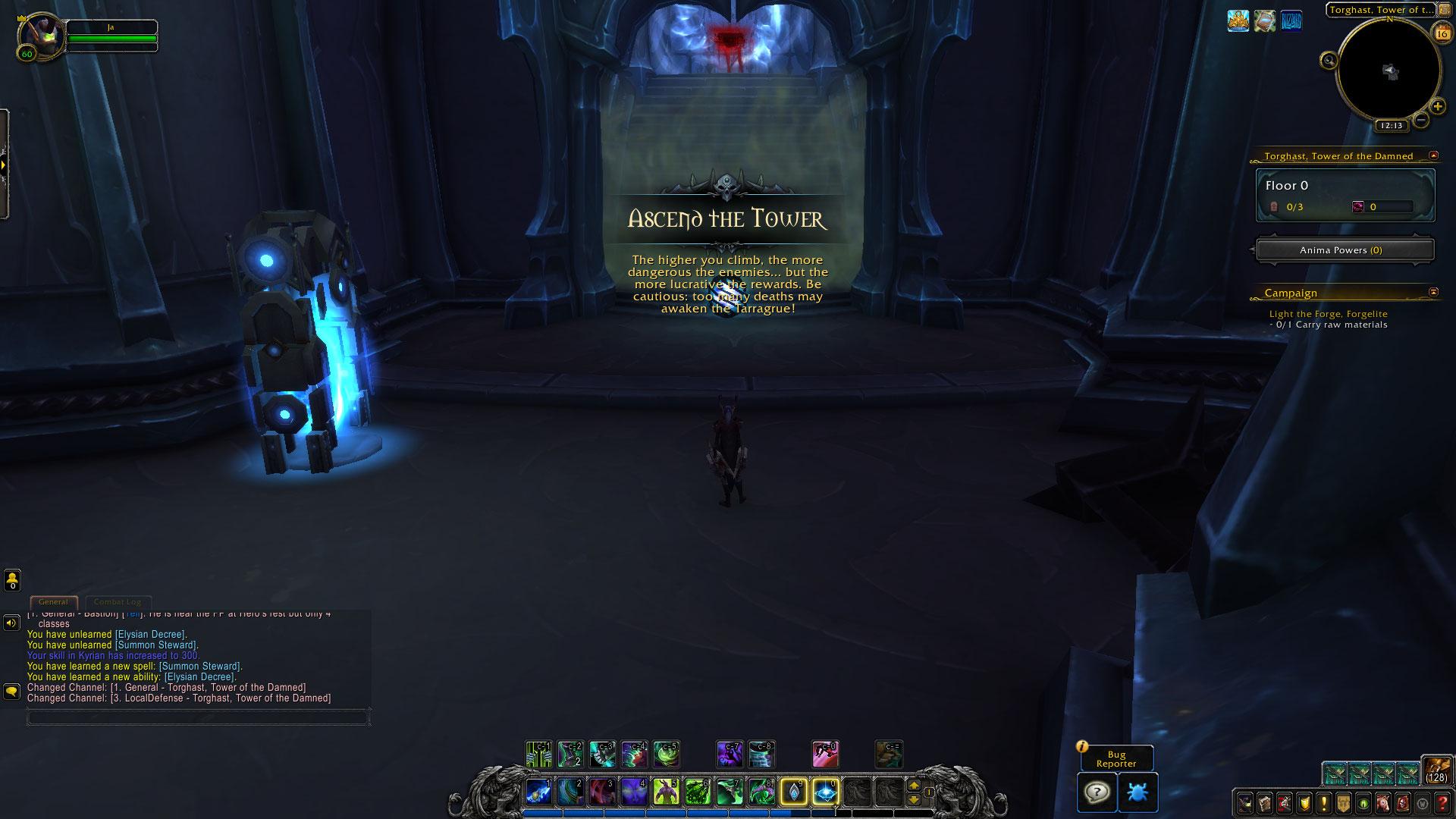Viewport: 1456px width, 819px height.
Task: Select the Light the Forge, Forgelite quest
Action: pos(1328,314)
